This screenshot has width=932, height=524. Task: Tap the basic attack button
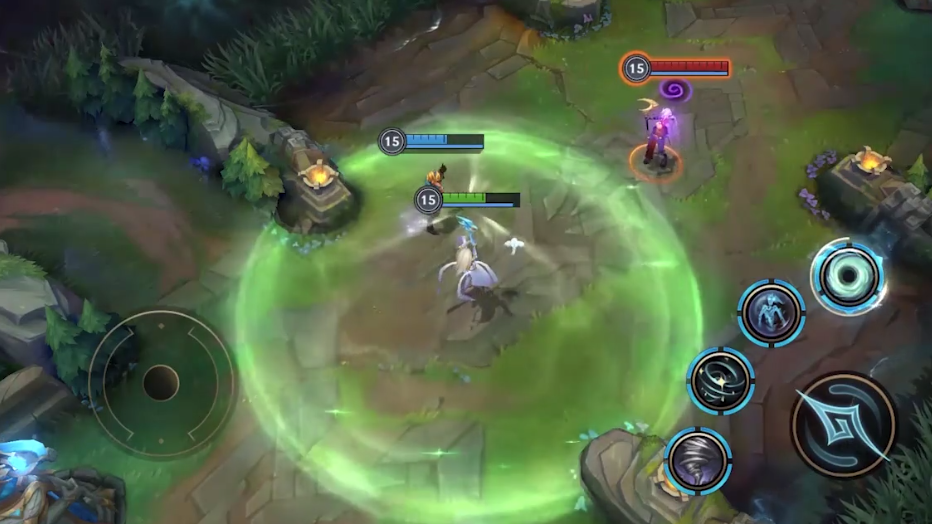tap(843, 424)
